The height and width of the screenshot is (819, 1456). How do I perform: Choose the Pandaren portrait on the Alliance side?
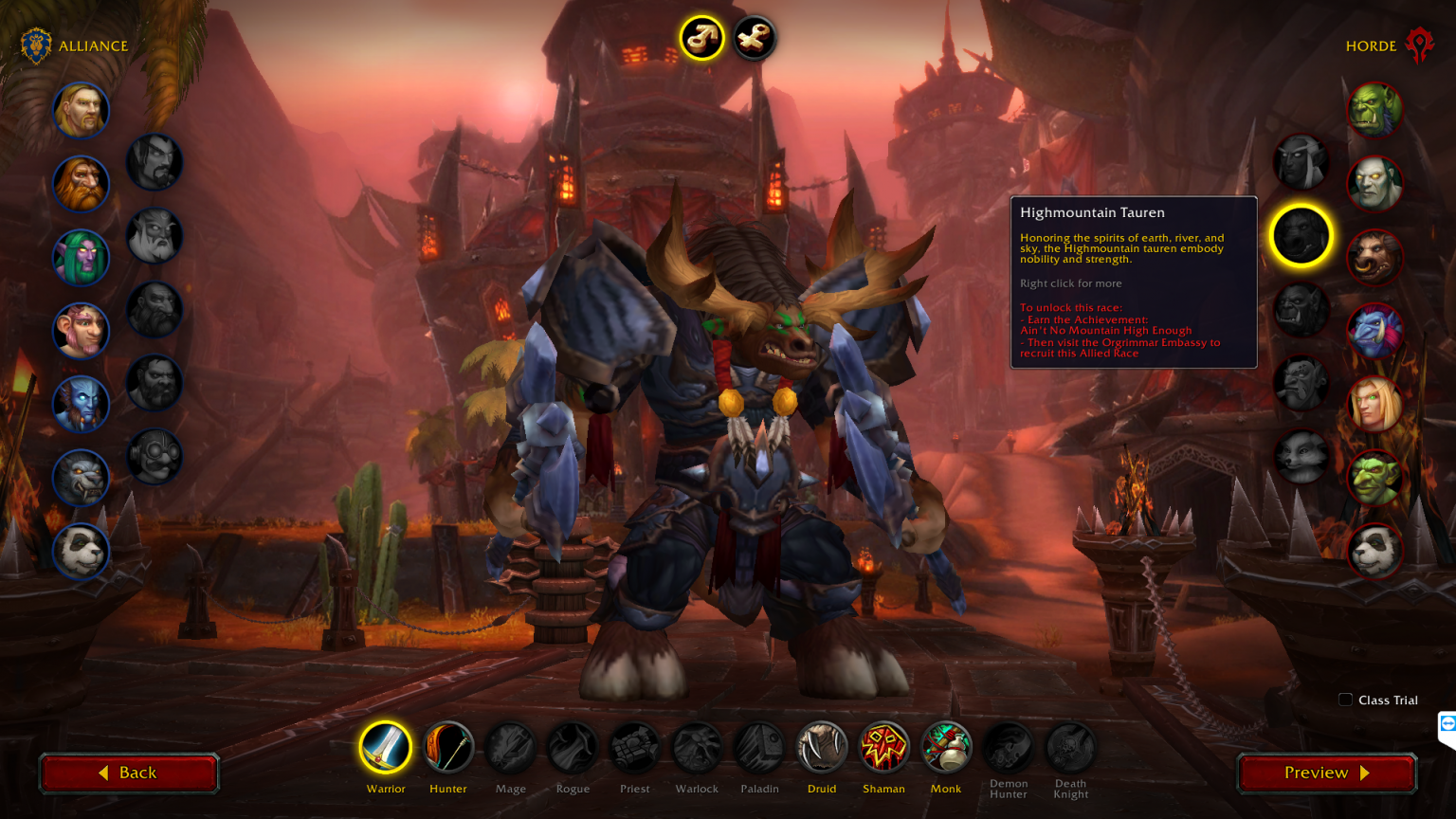[81, 551]
